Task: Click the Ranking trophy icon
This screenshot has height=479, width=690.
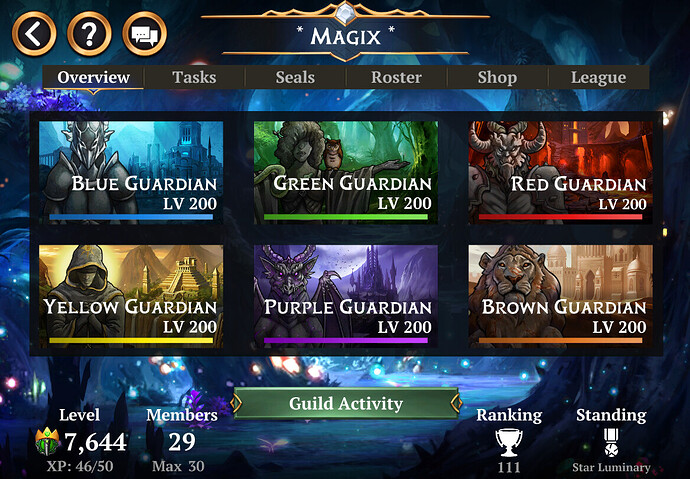Action: (x=509, y=442)
